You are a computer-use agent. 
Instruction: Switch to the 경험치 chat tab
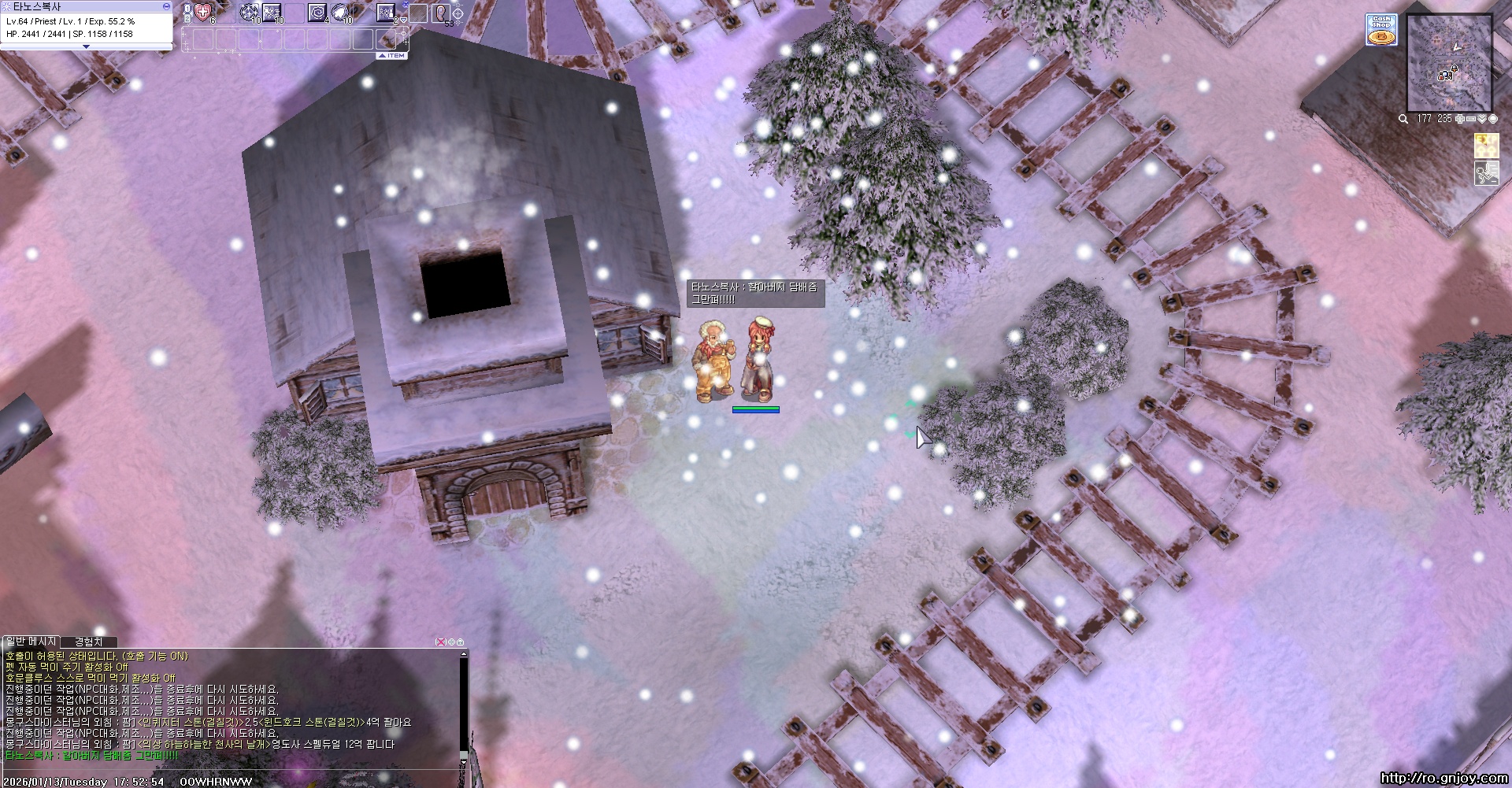click(x=88, y=642)
